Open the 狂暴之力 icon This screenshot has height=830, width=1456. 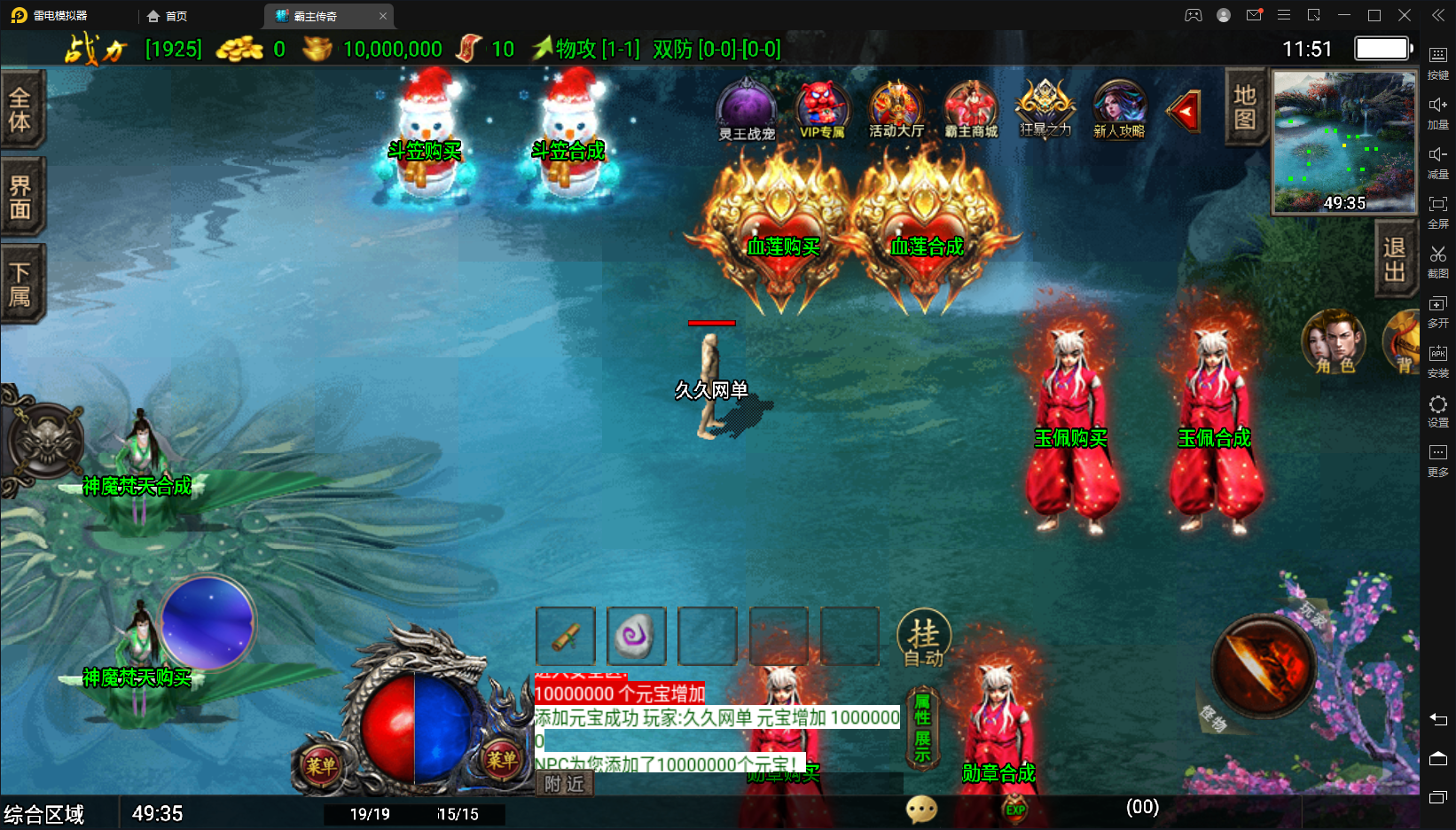pyautogui.click(x=1045, y=109)
